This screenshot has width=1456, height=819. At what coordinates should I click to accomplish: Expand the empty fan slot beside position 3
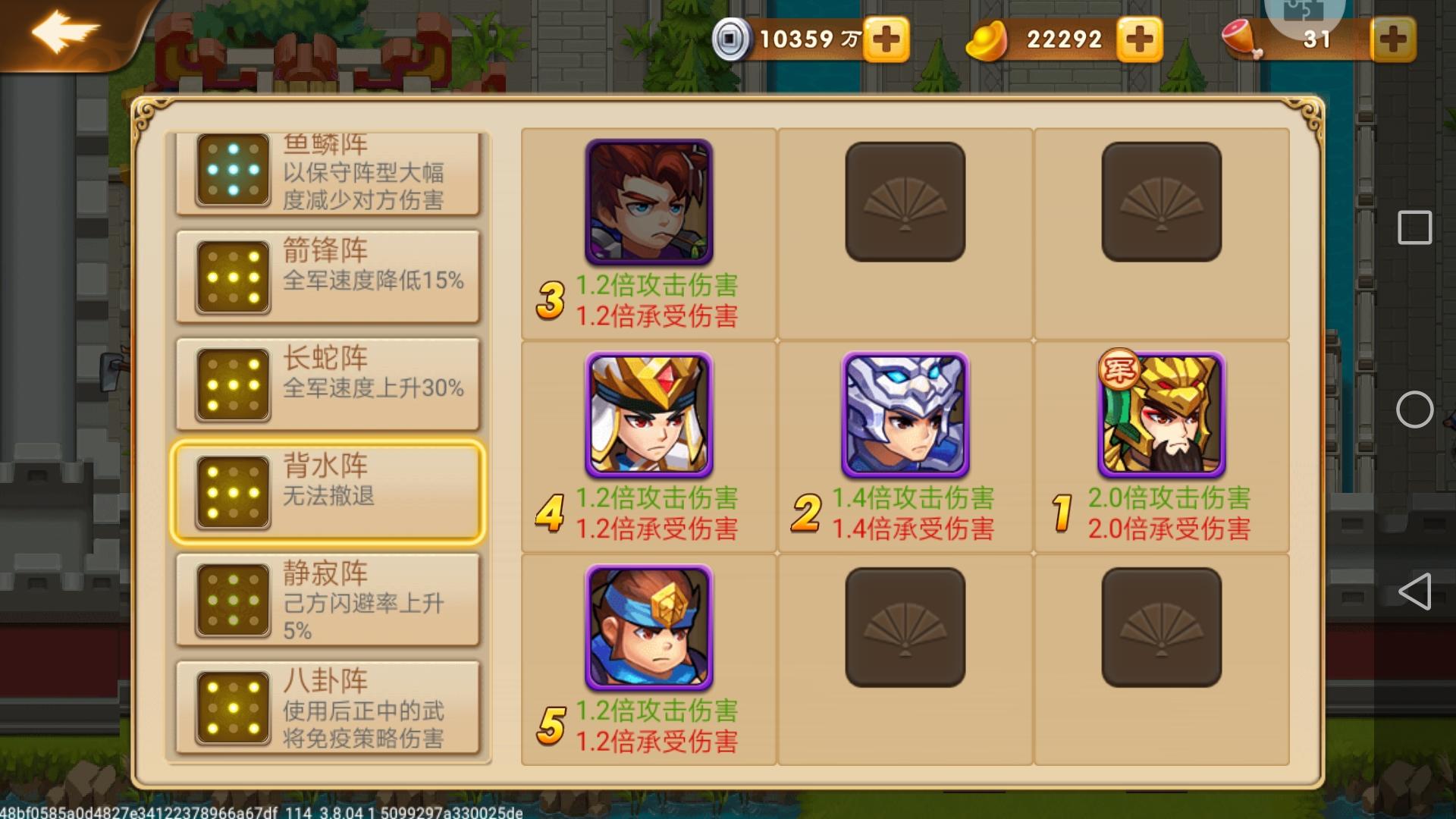tap(905, 201)
